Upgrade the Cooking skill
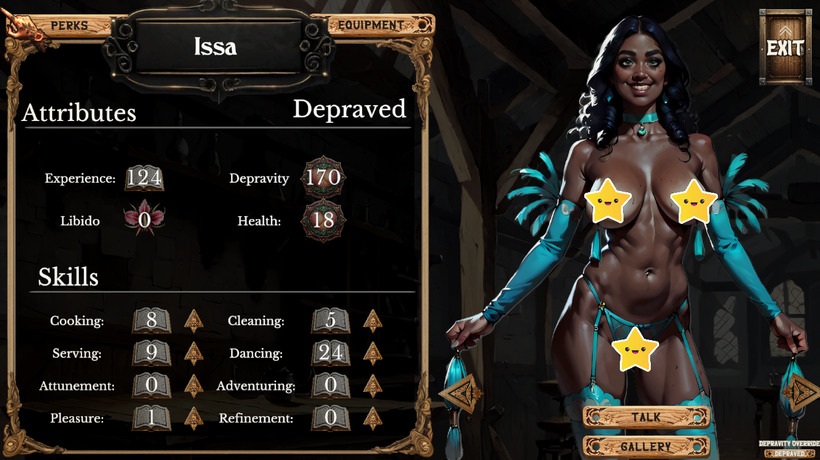The width and height of the screenshot is (820, 460). pyautogui.click(x=193, y=321)
